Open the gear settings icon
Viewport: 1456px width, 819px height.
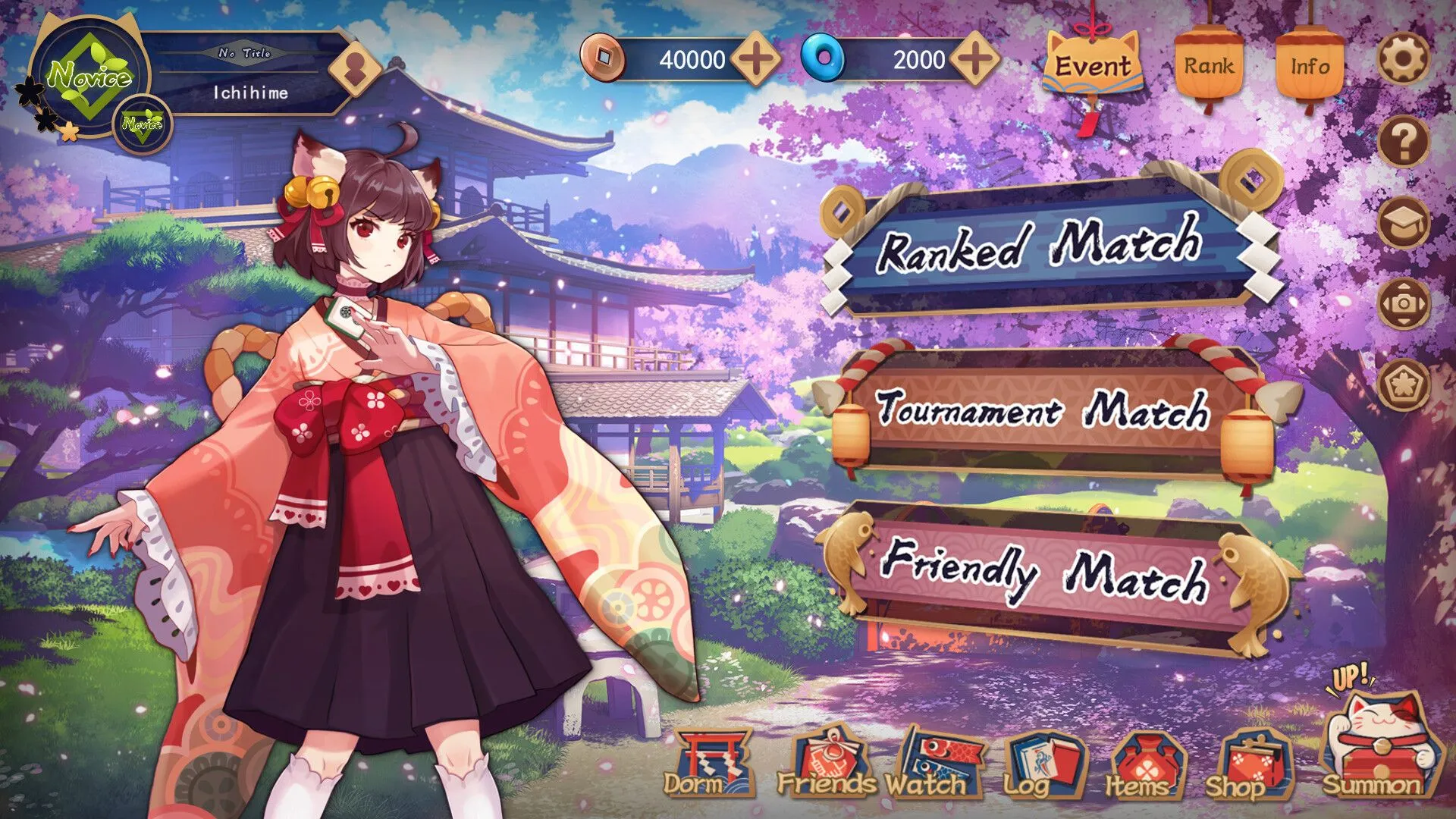click(x=1404, y=58)
